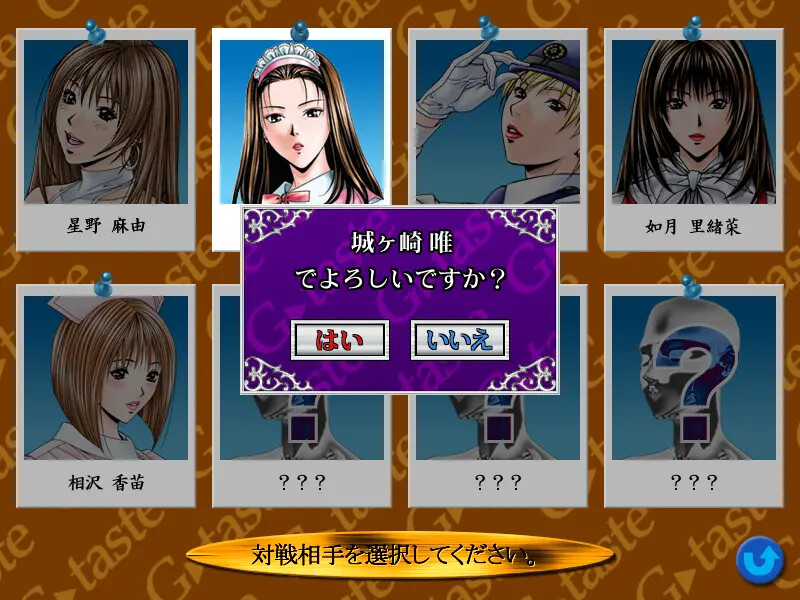Pick the 相沢 香苗 nurse portrait
This screenshot has width=800, height=600.
tap(106, 375)
